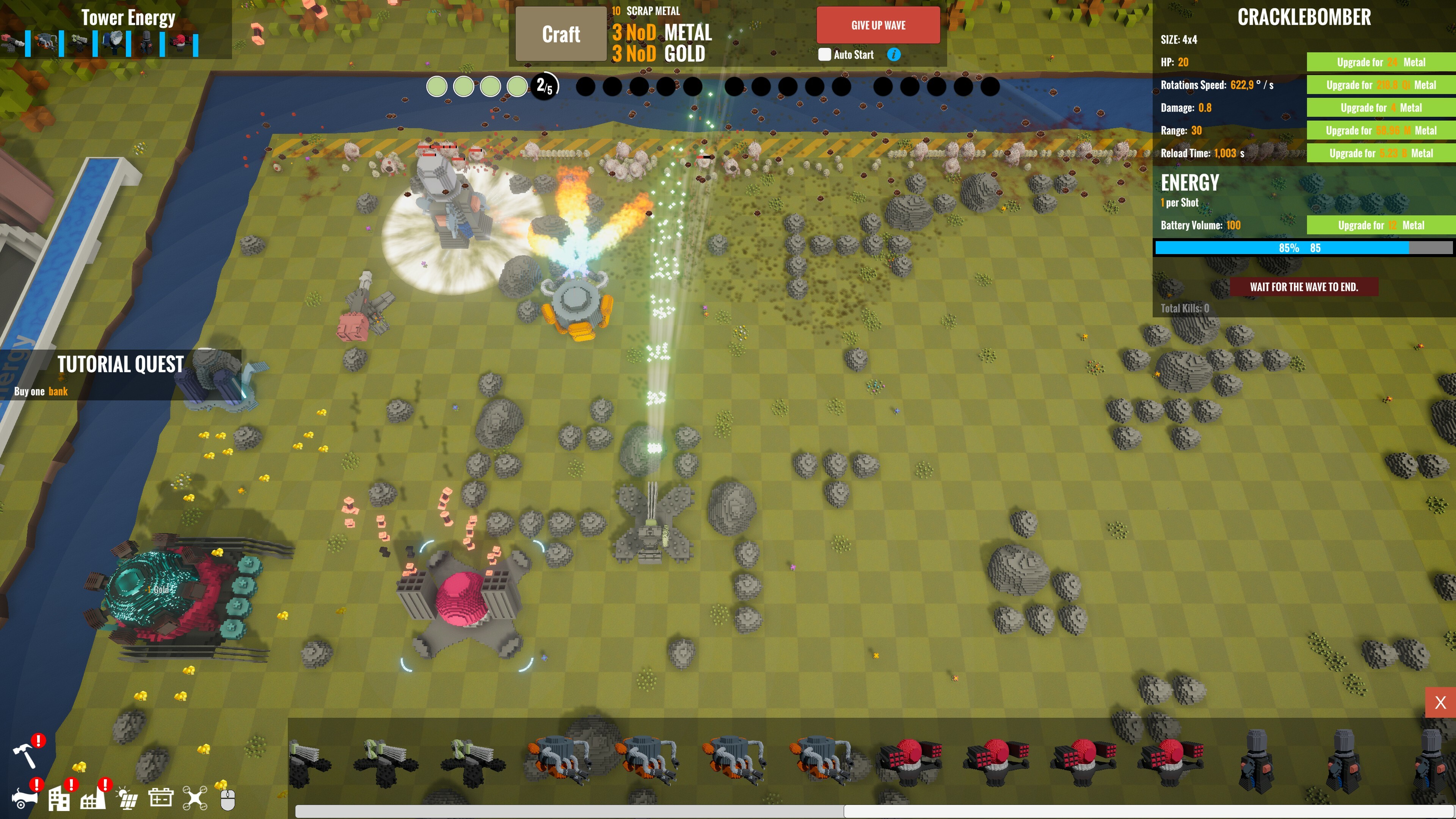Open the info tooltip beside Auto Start
Screen dimensions: 1456x819
(x=894, y=55)
